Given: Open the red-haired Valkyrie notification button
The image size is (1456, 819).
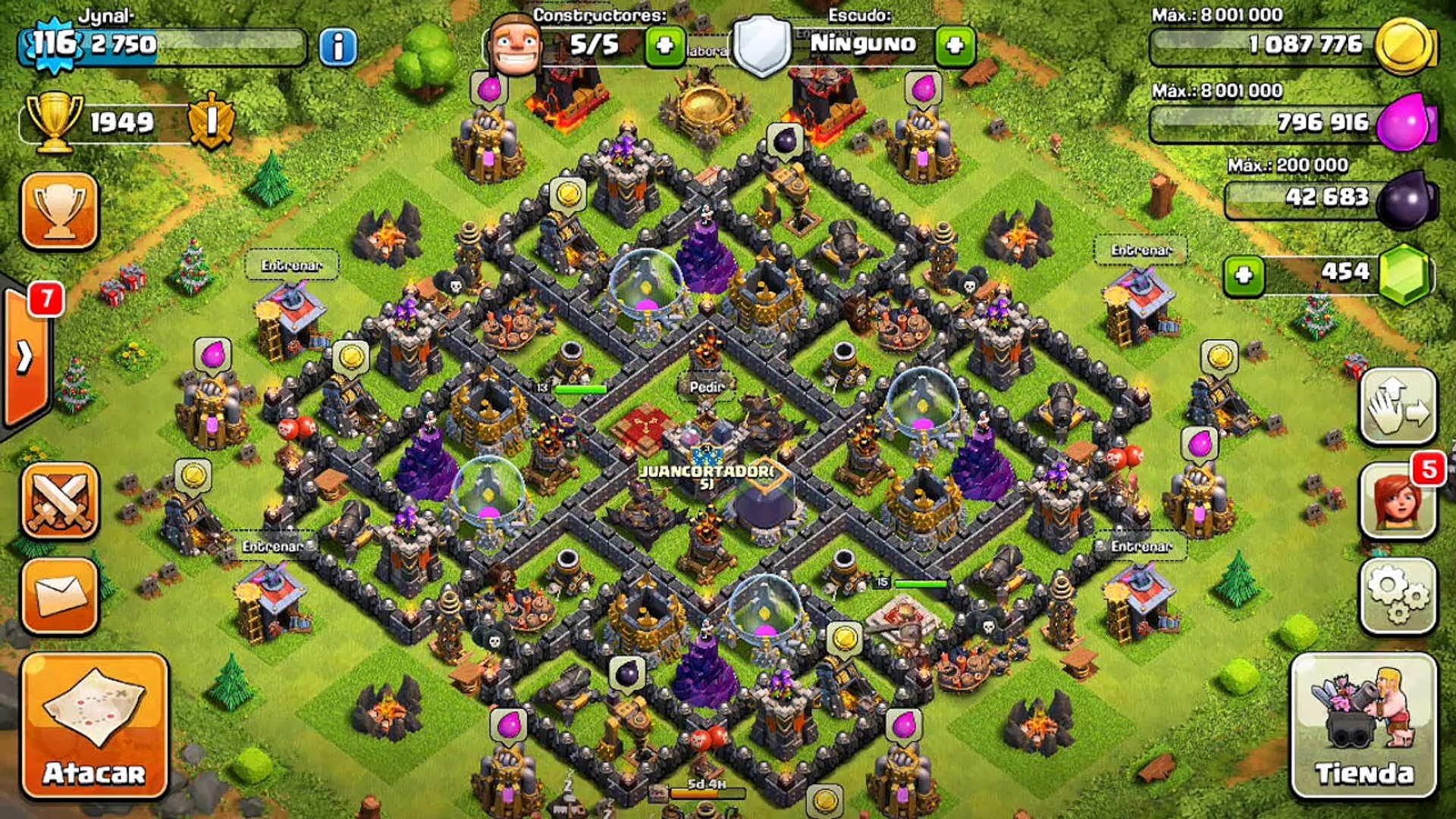Looking at the screenshot, I should tap(1398, 500).
